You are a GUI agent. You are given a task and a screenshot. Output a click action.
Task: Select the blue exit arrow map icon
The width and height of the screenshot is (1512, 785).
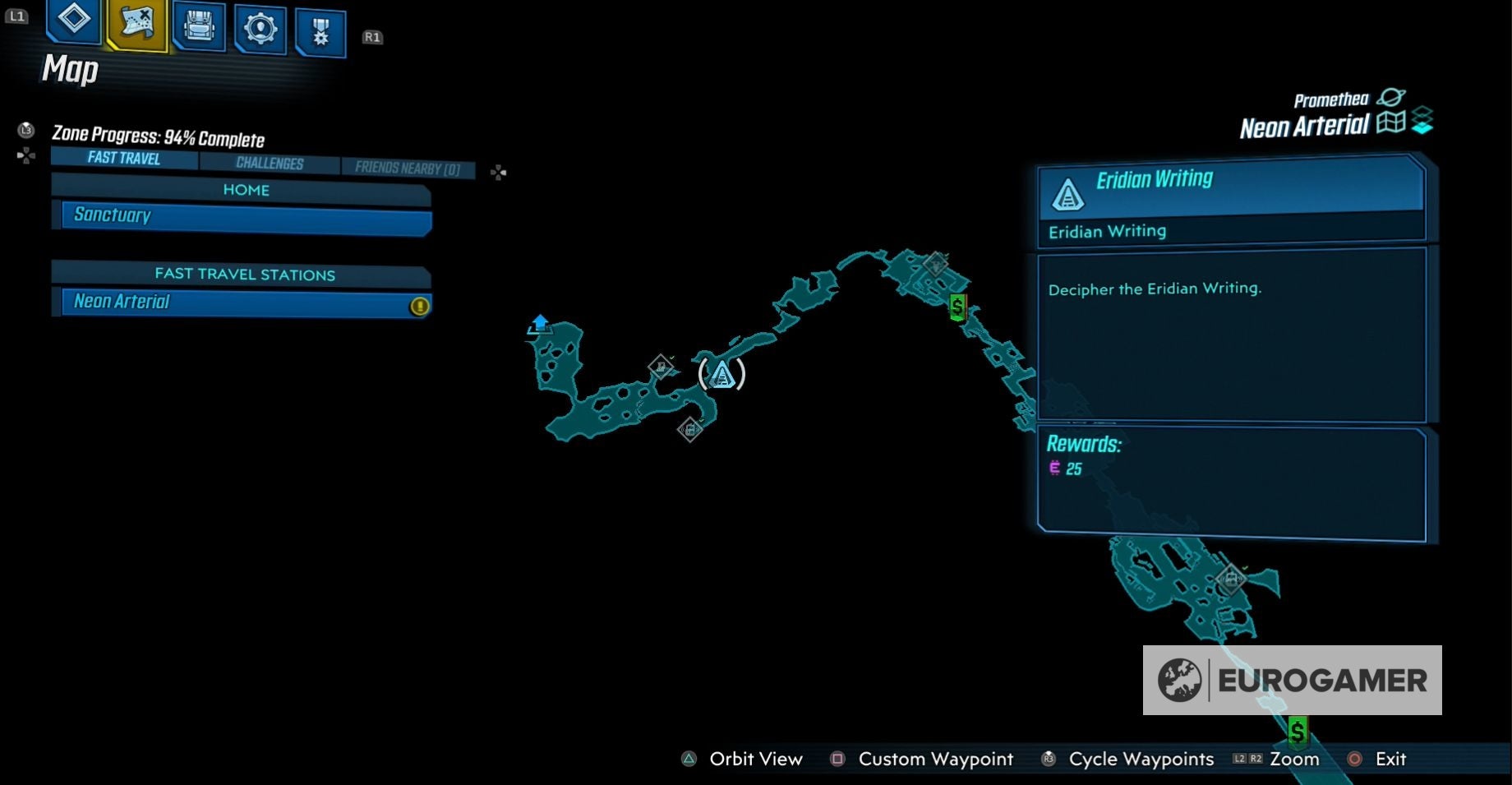(x=540, y=324)
